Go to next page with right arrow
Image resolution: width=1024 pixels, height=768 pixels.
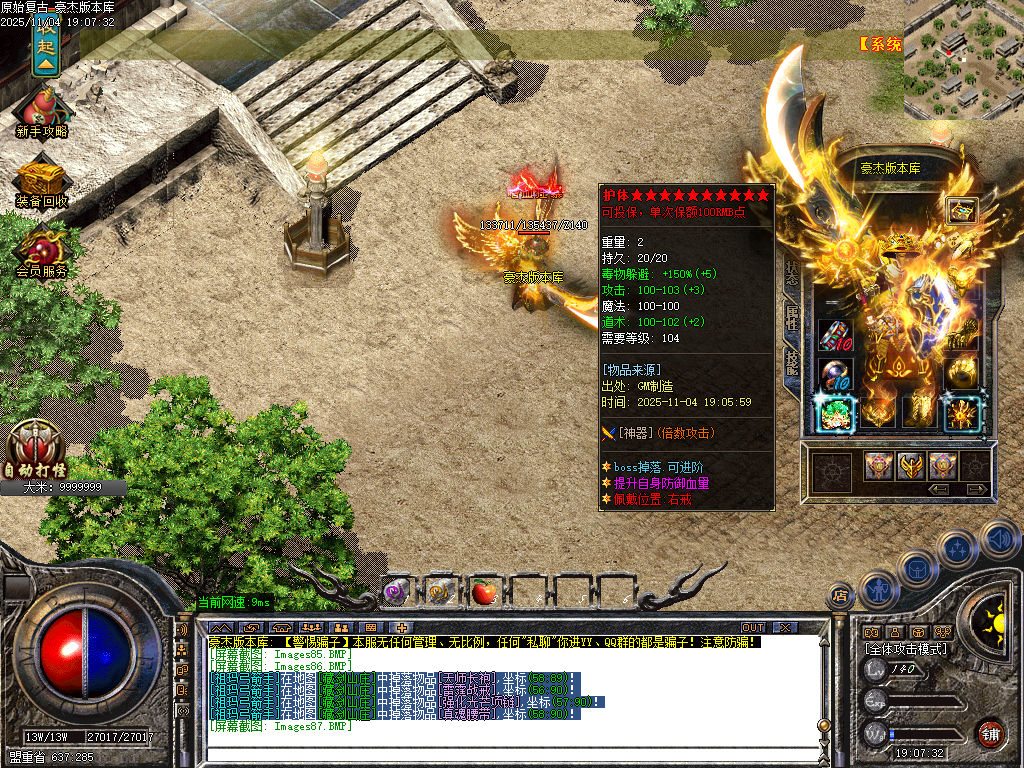[977, 489]
